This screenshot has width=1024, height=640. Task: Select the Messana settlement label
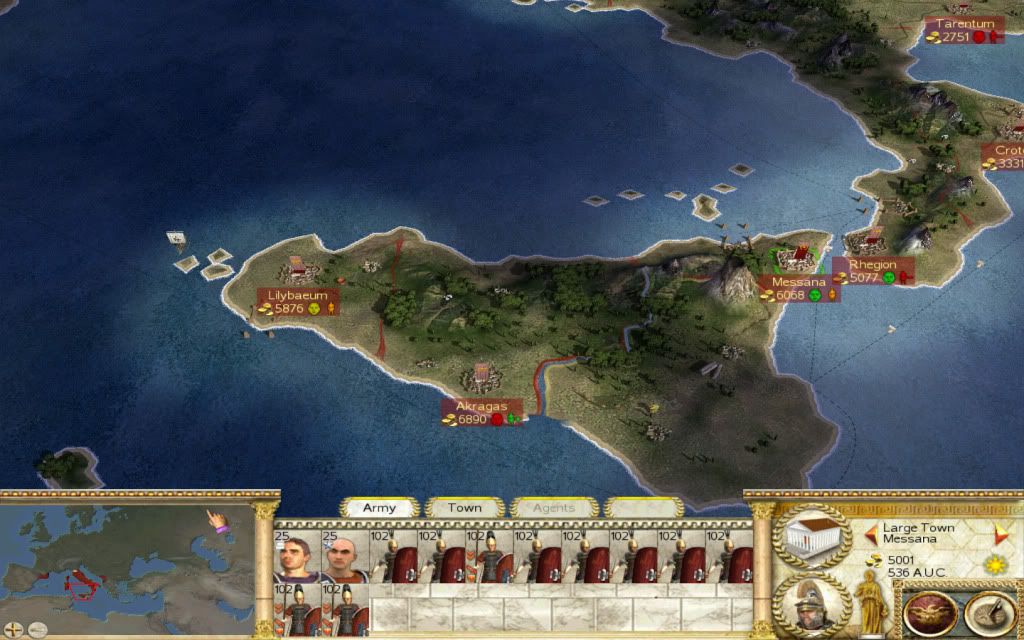(x=798, y=282)
